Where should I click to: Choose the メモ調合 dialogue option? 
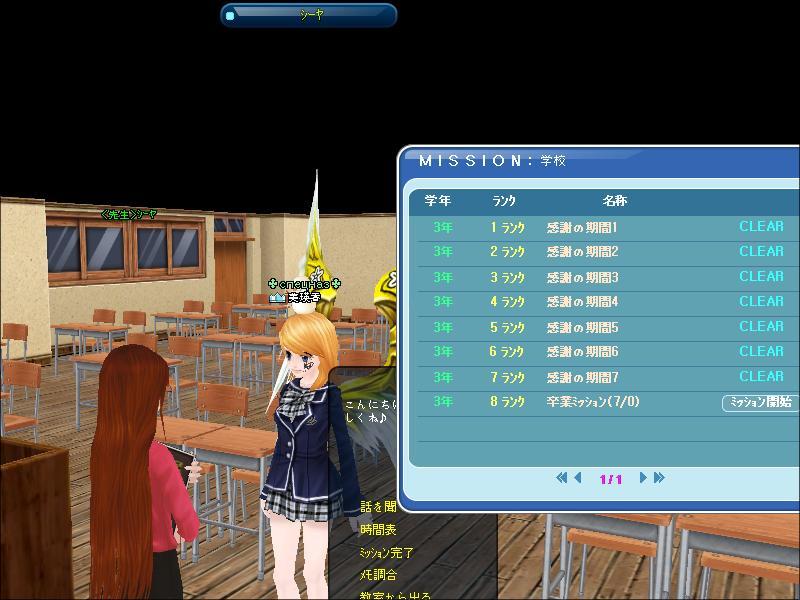point(378,575)
